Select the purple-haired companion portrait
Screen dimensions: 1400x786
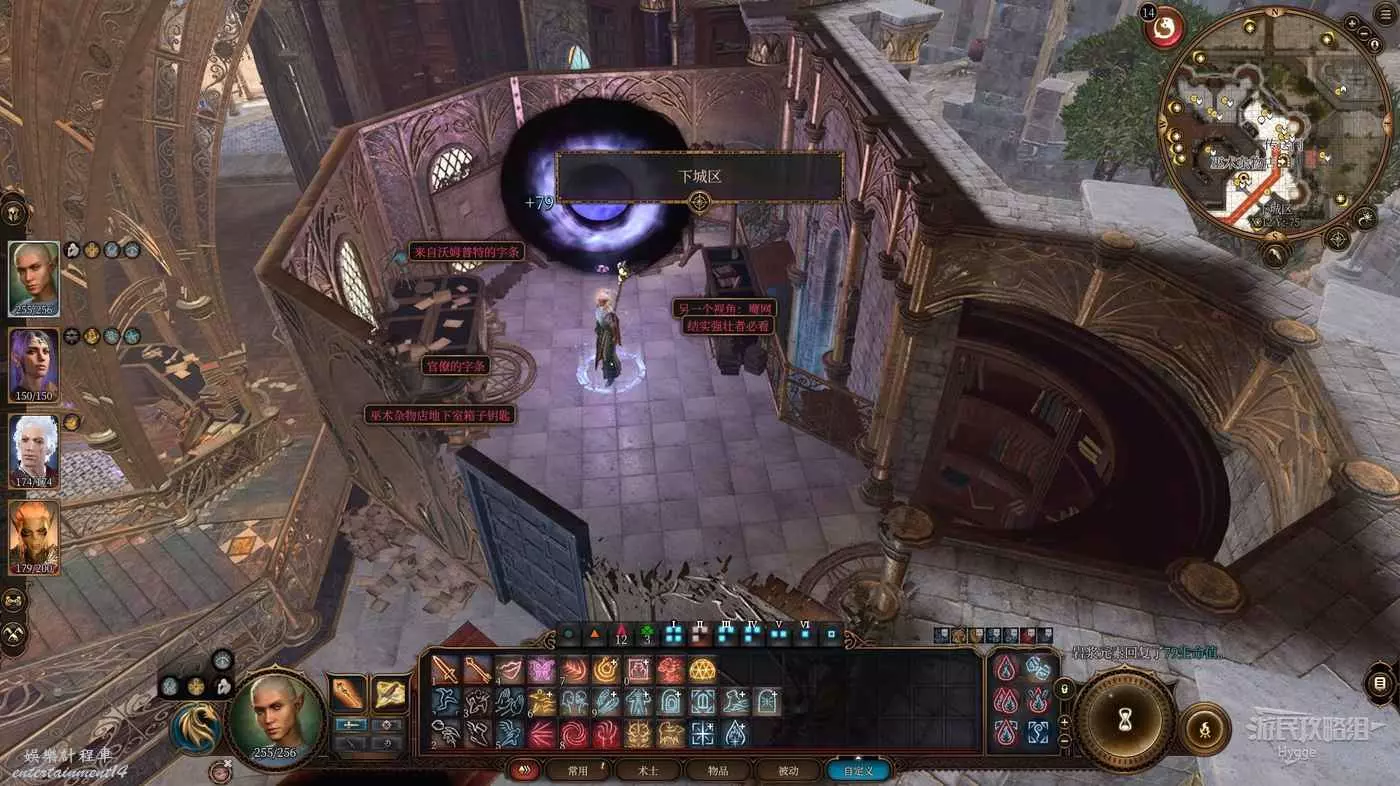(x=34, y=362)
